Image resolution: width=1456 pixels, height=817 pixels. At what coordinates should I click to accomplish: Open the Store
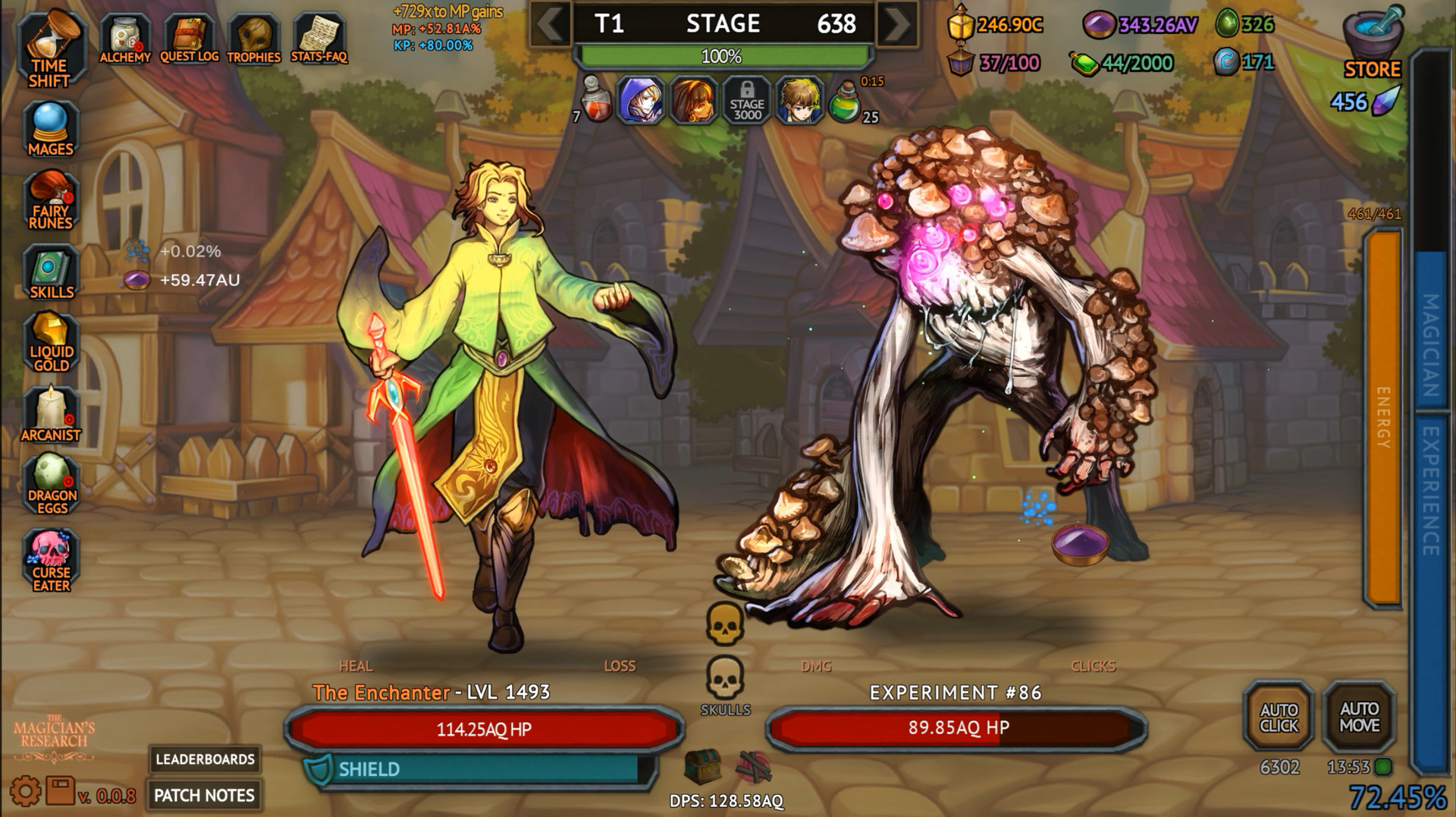[1372, 44]
